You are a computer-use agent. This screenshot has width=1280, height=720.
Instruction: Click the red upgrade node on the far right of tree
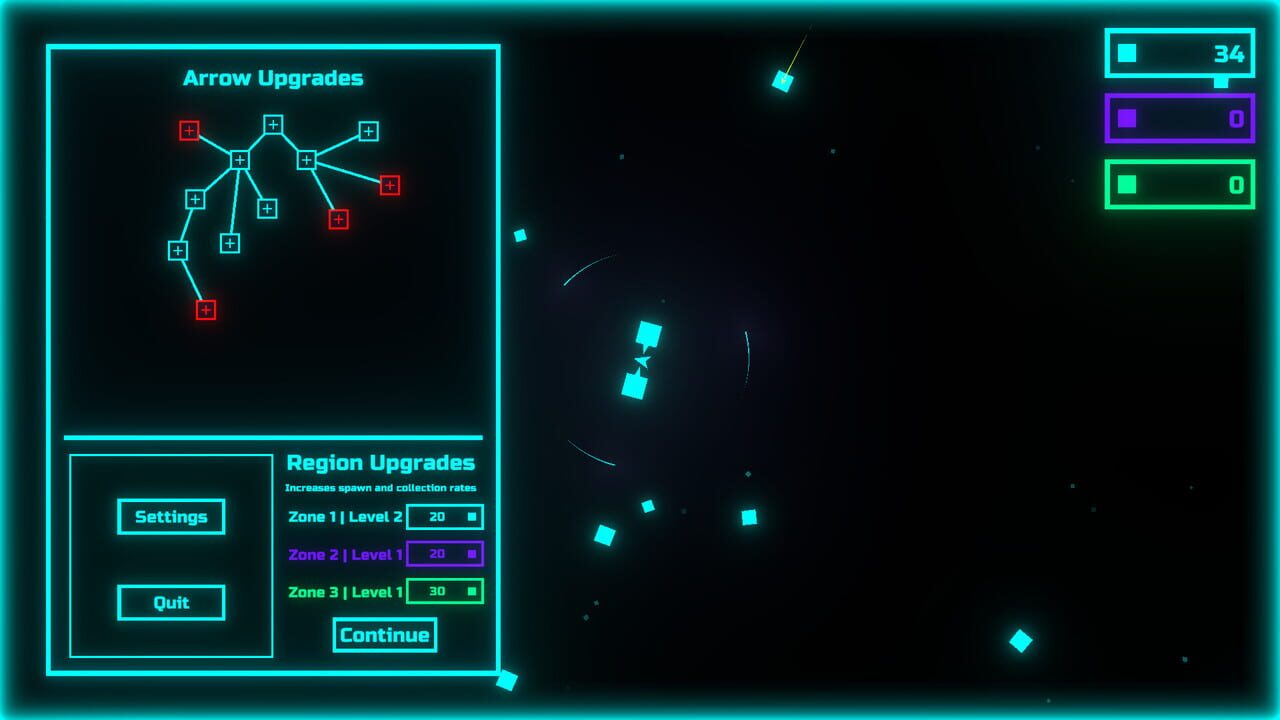pyautogui.click(x=390, y=185)
